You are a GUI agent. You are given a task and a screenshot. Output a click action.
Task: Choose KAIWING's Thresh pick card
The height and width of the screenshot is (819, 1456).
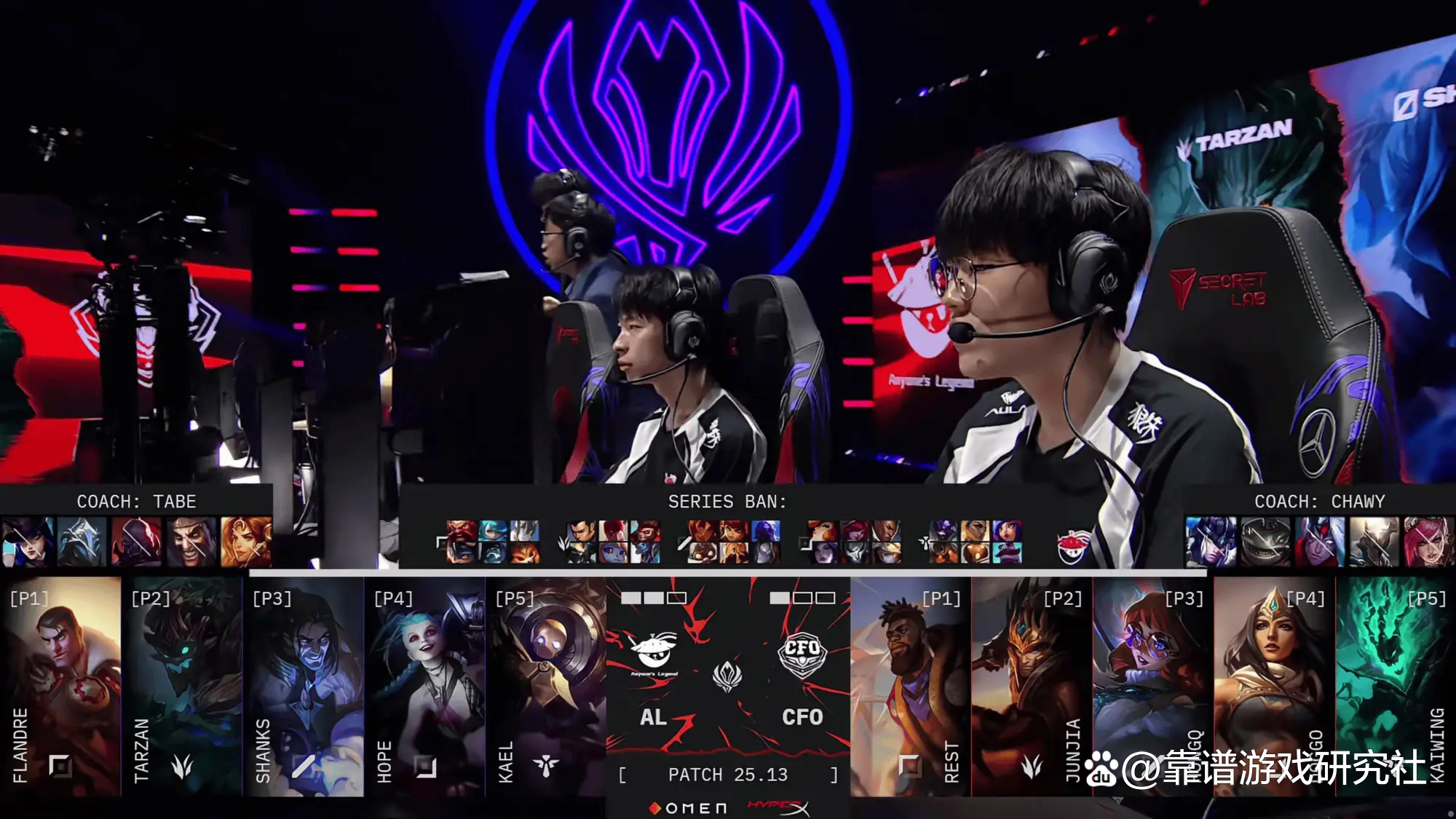tap(1396, 686)
